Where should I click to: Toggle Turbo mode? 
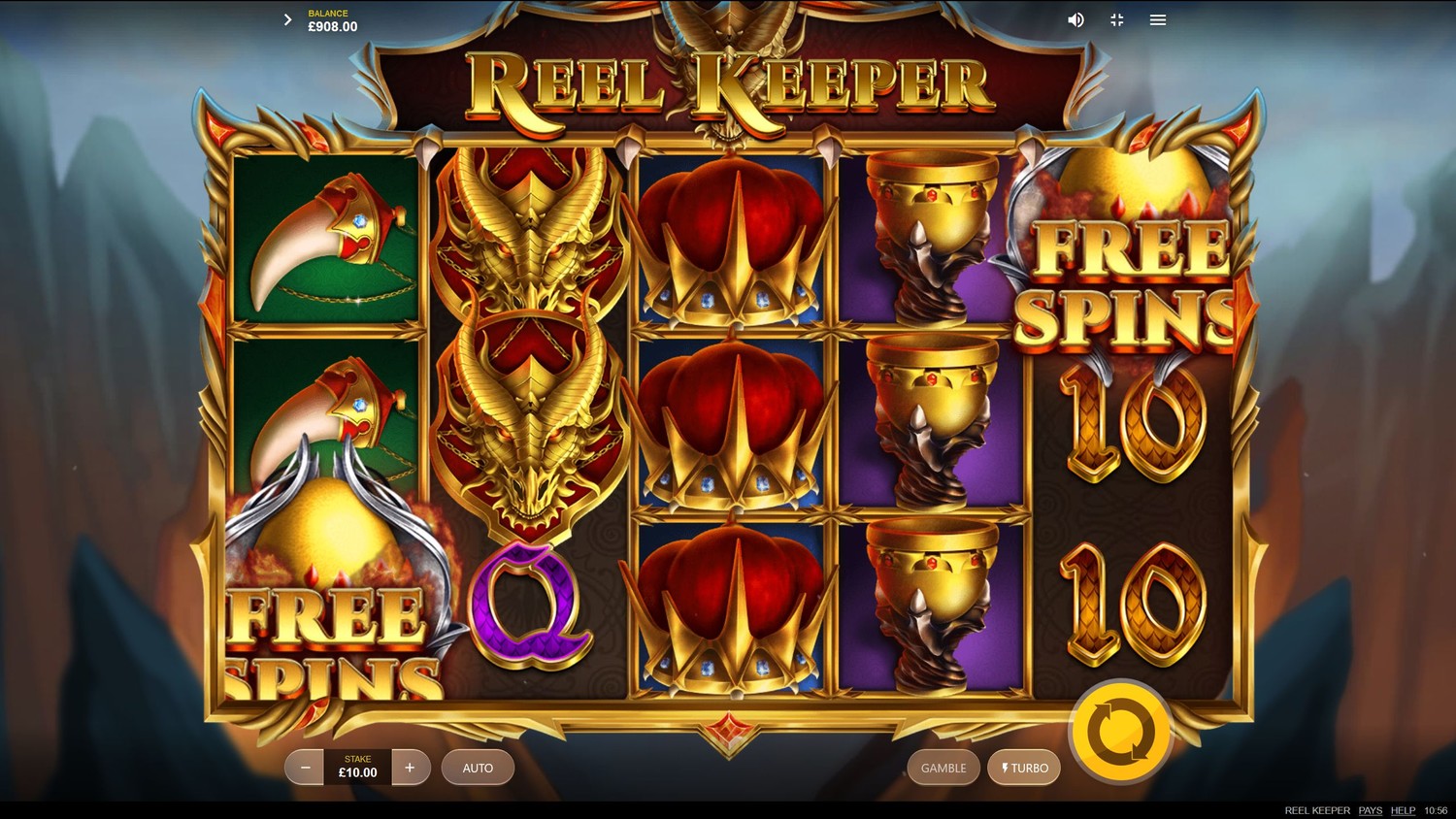click(x=1024, y=768)
